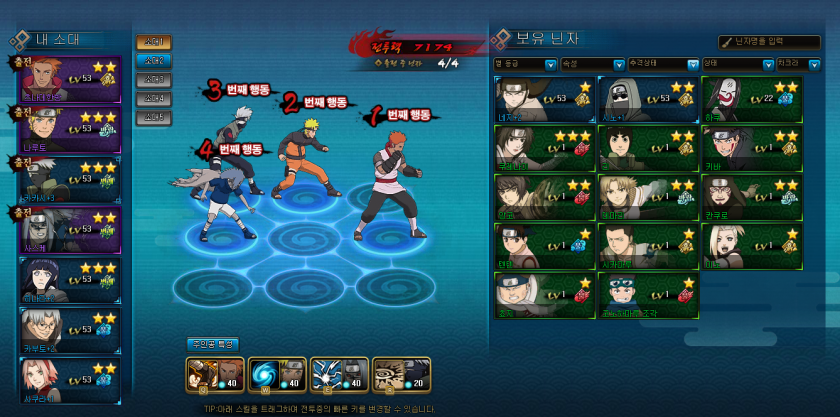Click the 주인공 특성 button
The width and height of the screenshot is (840, 417).
(213, 344)
